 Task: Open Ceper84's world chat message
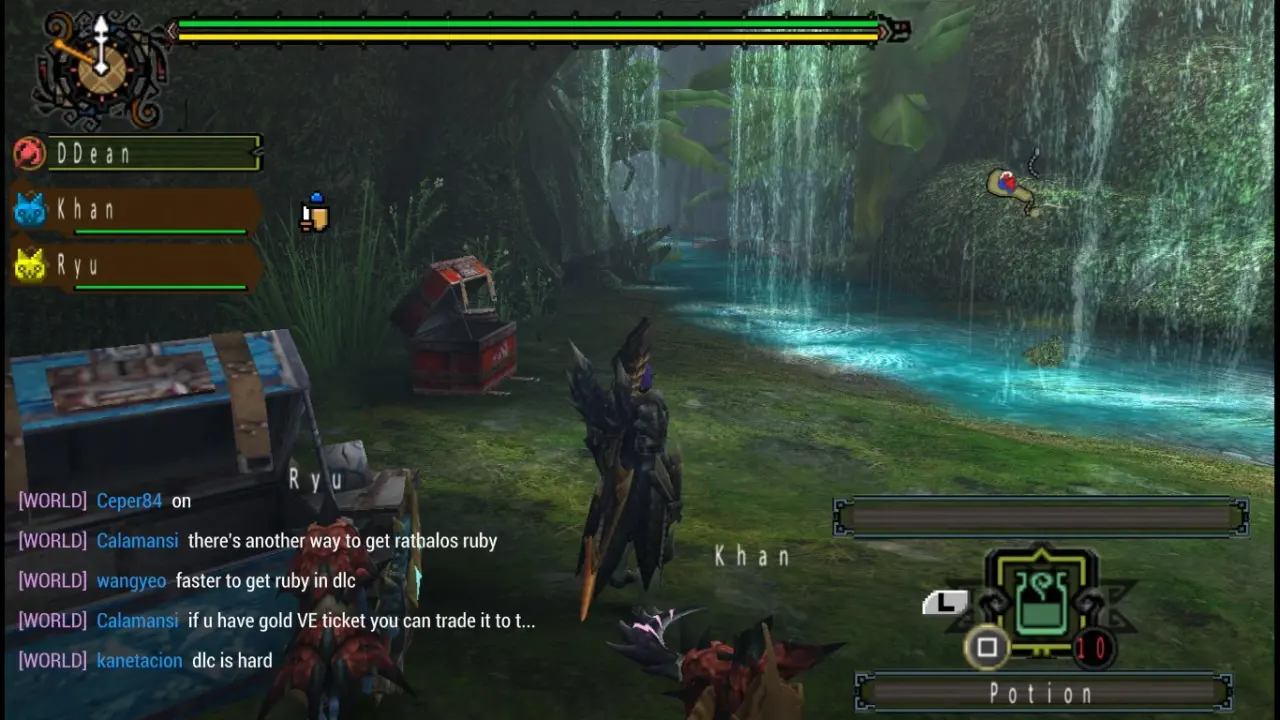click(181, 501)
